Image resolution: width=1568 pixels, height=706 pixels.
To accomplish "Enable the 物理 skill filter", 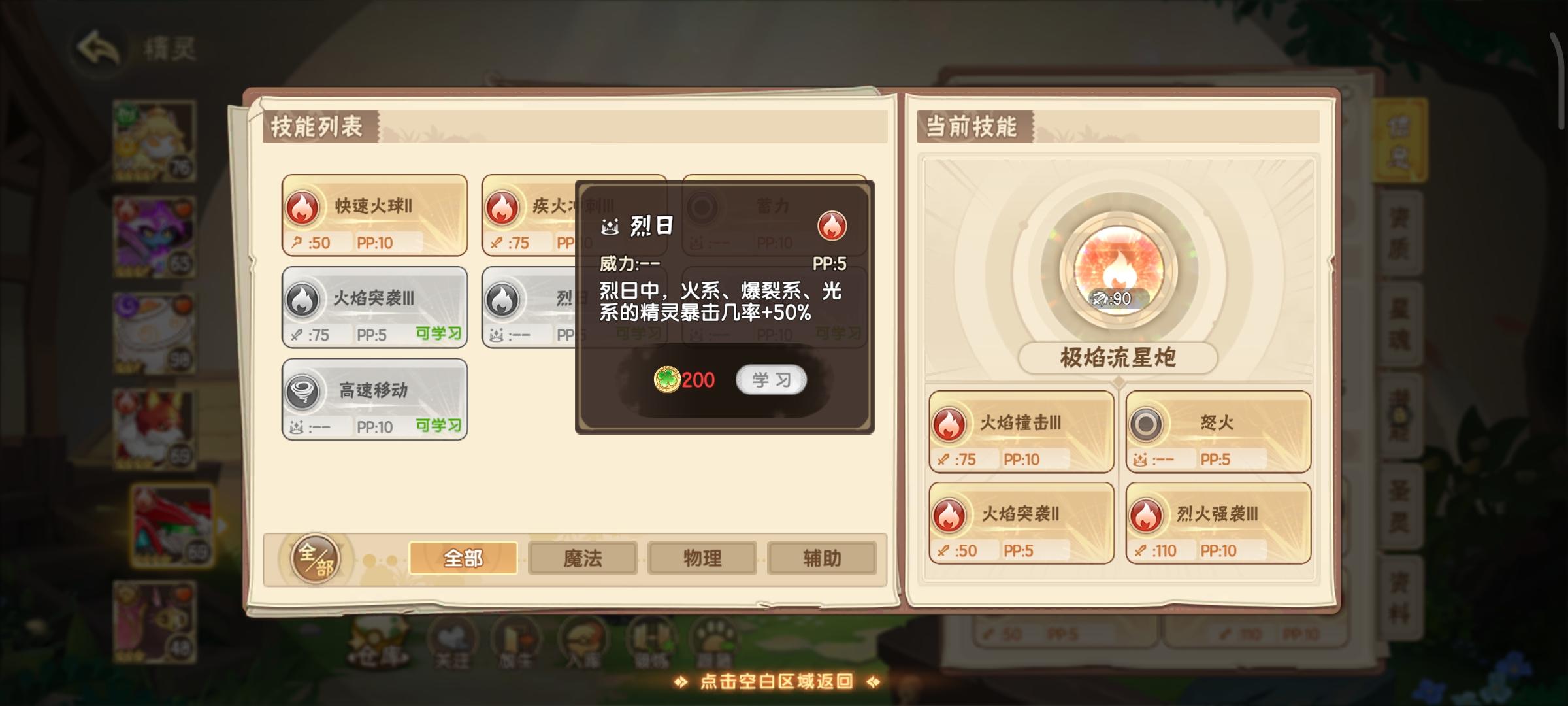I will tap(702, 558).
